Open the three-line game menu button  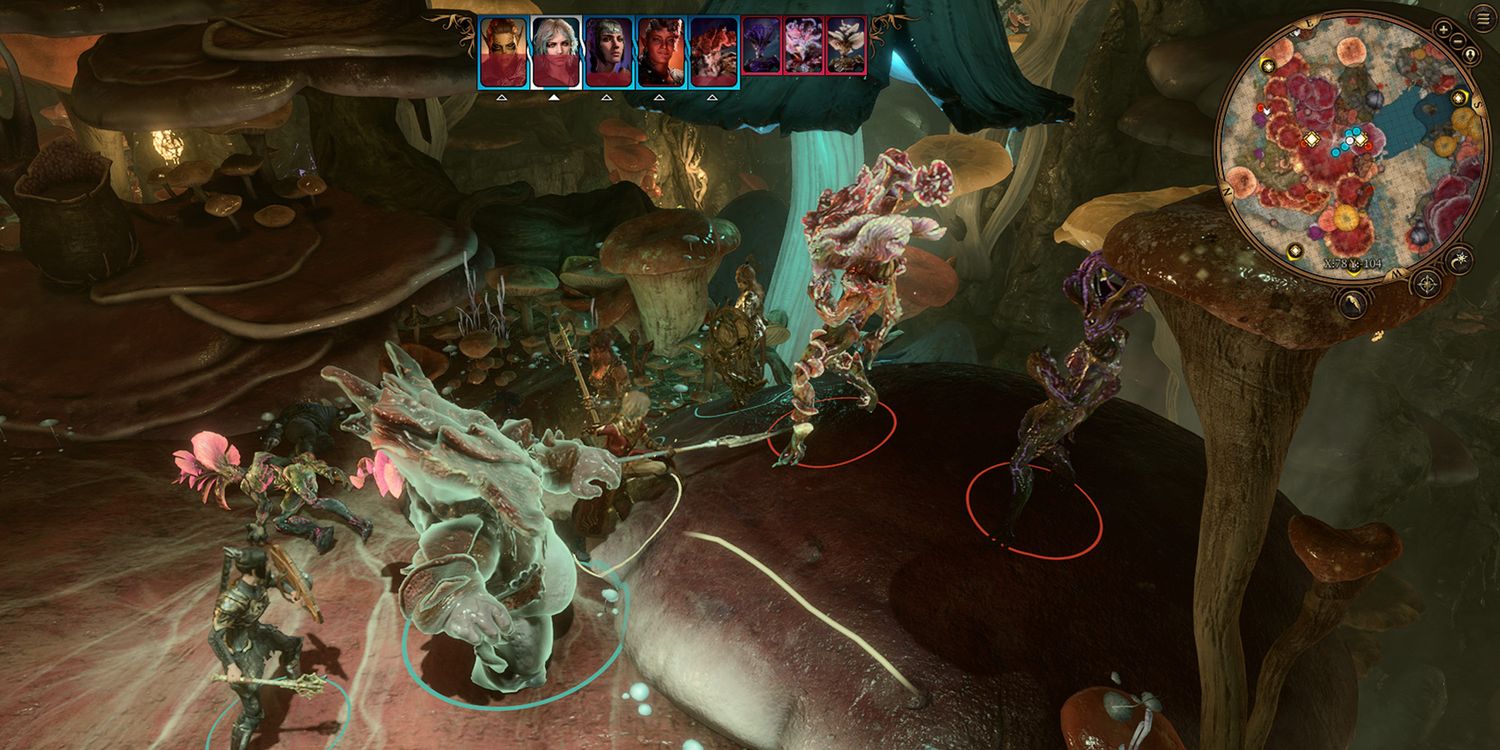(x=1482, y=18)
